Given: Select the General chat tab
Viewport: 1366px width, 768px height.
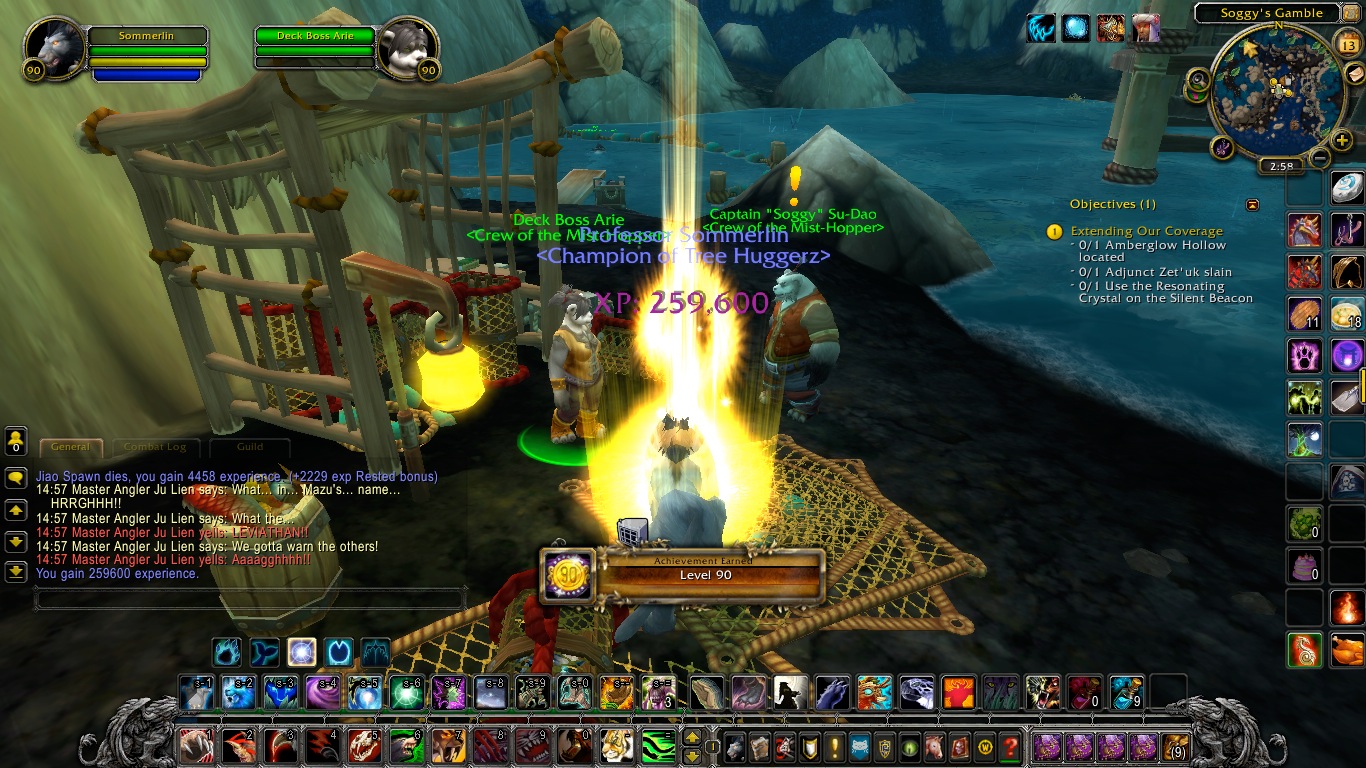Looking at the screenshot, I should tap(70, 447).
